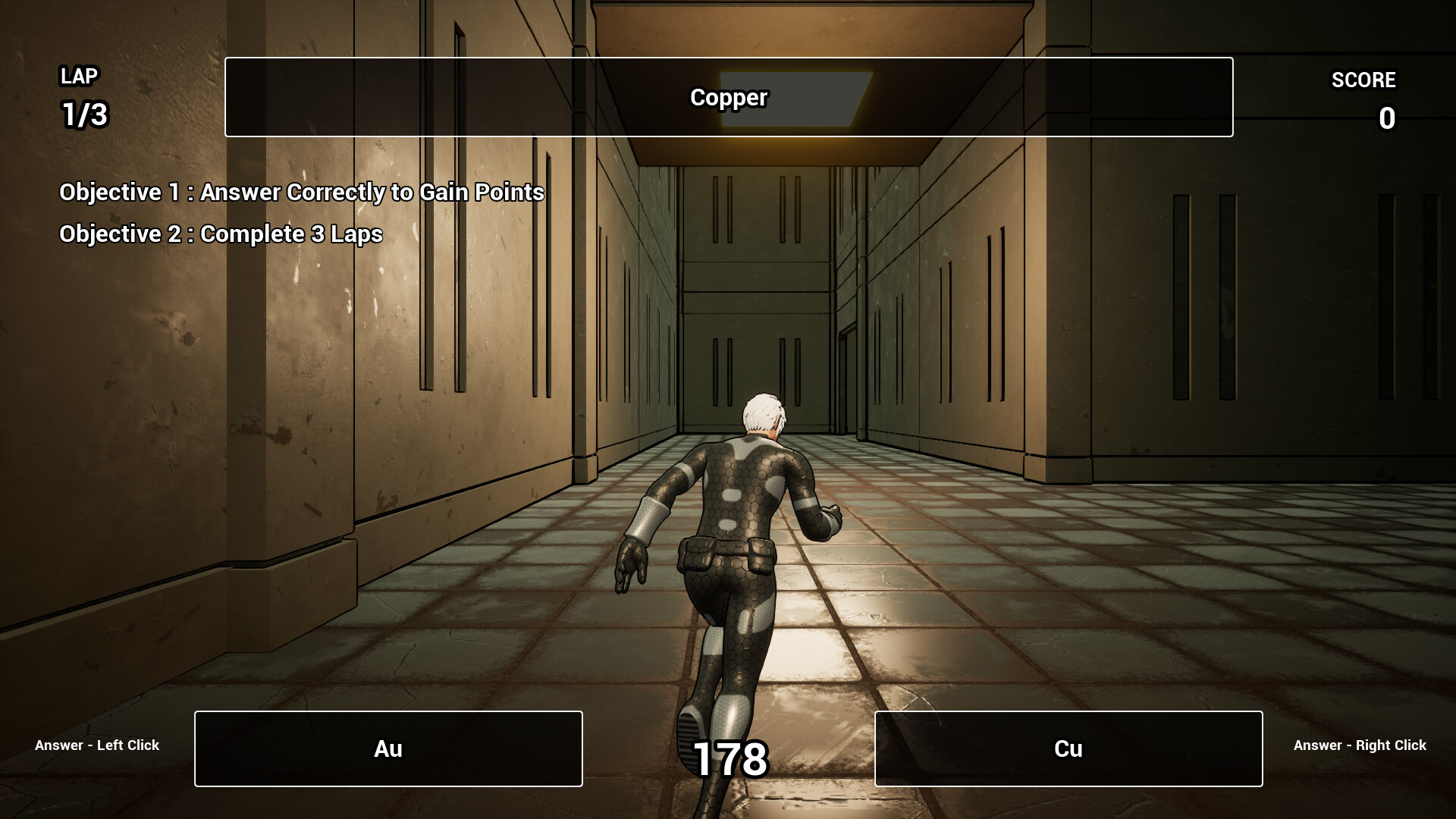1456x819 pixels.
Task: Click Objective 1 text about gaining points
Action: 302,192
